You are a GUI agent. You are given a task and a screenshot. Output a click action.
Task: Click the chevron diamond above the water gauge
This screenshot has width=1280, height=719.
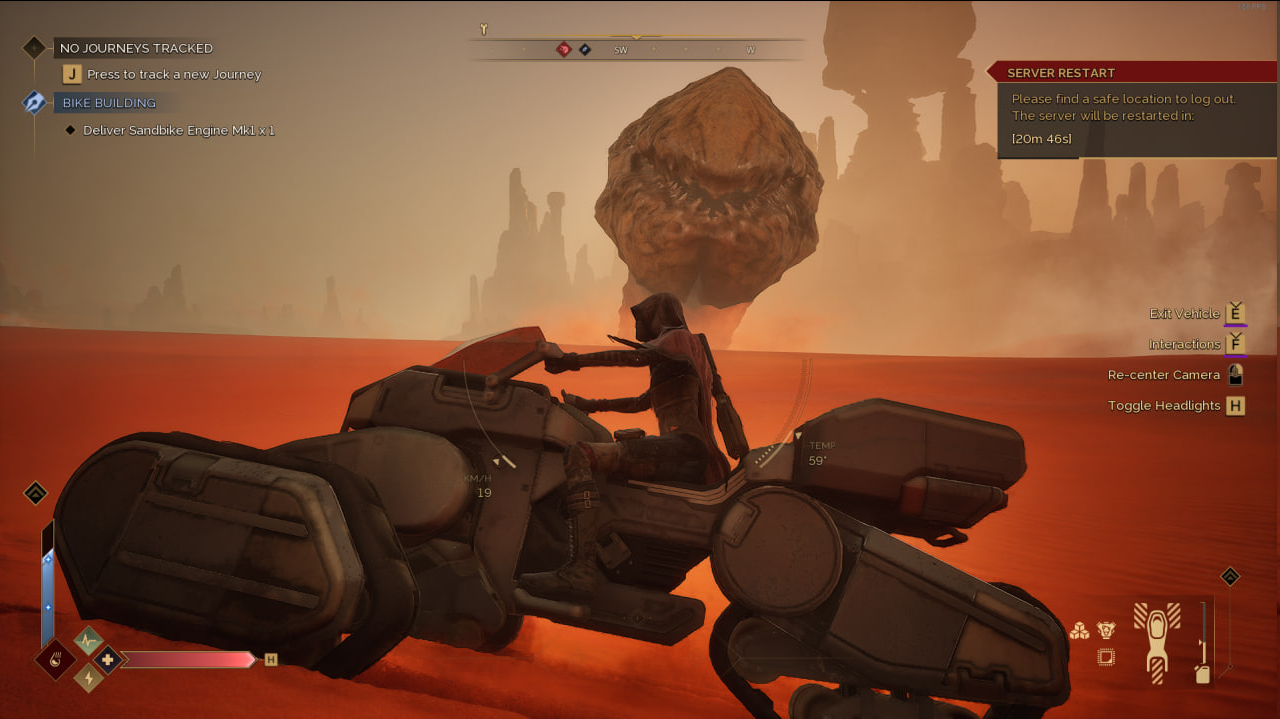coord(35,492)
